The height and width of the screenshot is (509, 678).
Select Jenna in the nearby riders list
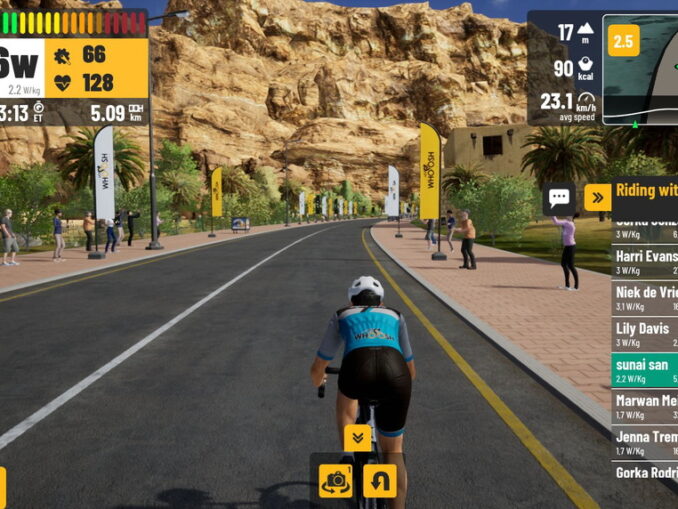click(x=645, y=442)
